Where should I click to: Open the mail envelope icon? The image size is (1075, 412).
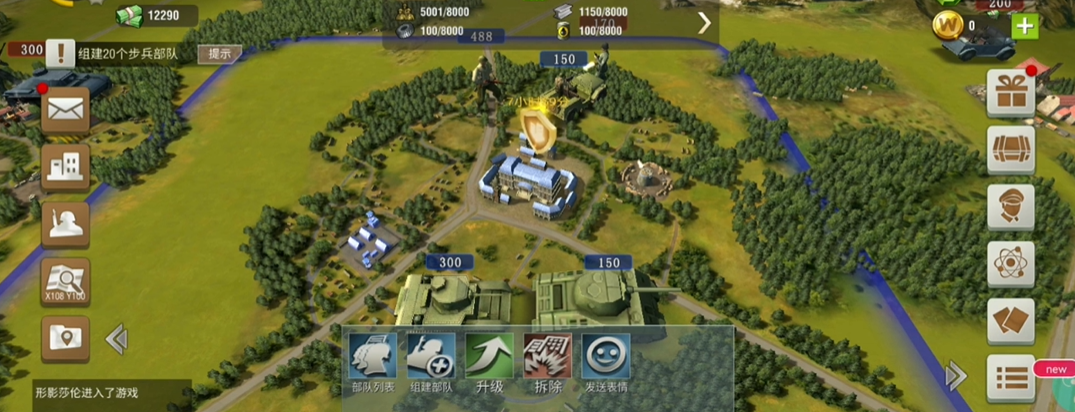pyautogui.click(x=65, y=111)
